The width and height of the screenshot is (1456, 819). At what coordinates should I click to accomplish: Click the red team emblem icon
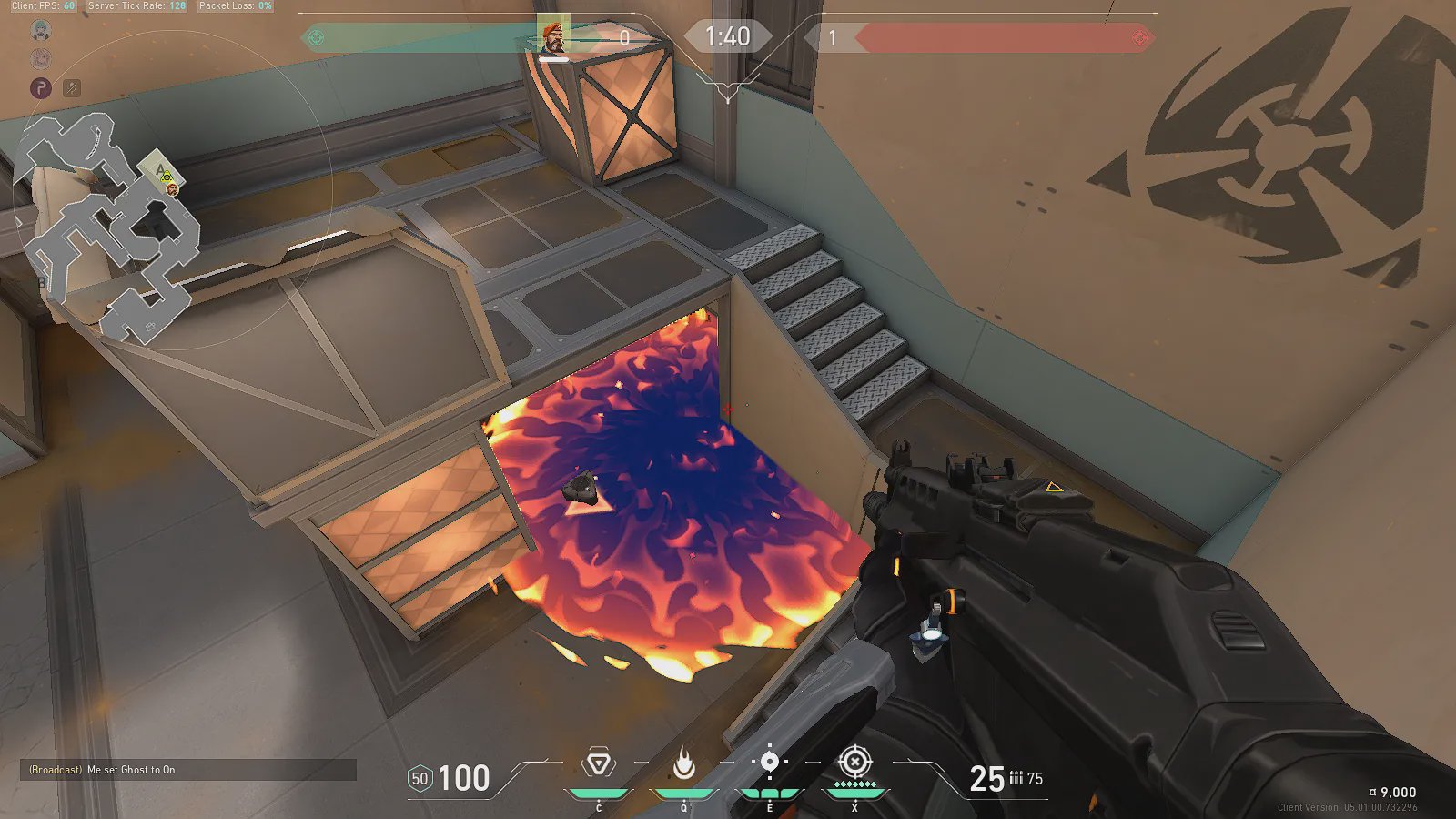pos(1138,38)
